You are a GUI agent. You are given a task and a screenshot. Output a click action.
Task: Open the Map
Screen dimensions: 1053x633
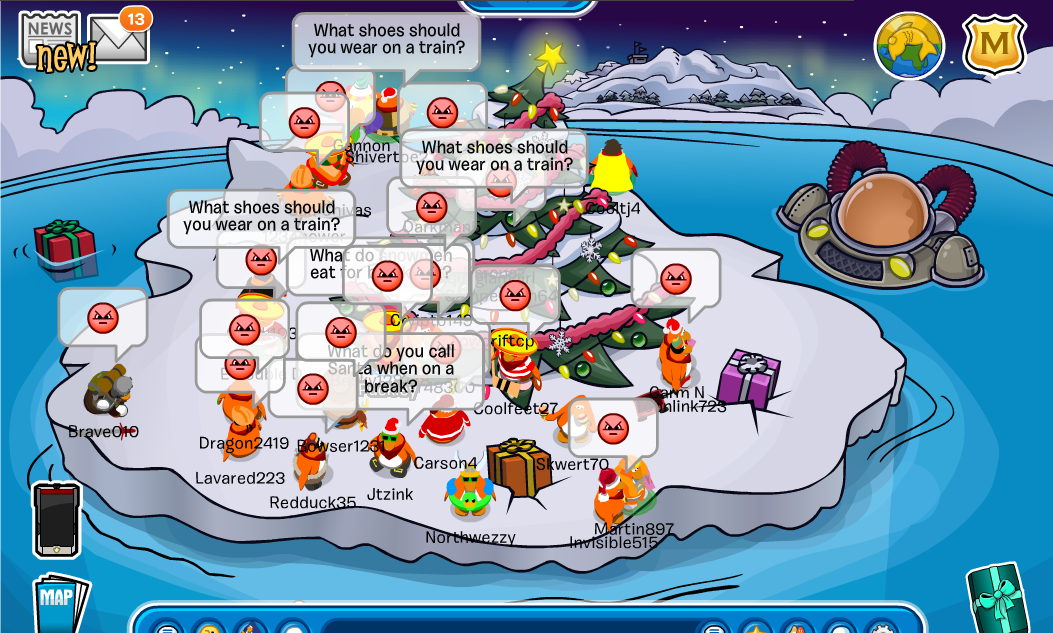point(58,601)
